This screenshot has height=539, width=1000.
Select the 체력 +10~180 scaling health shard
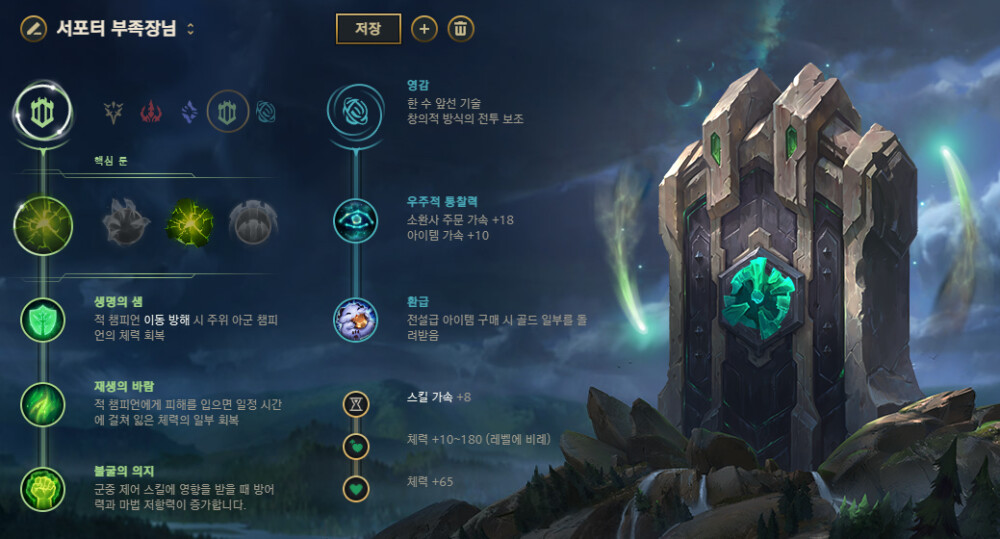(x=356, y=446)
